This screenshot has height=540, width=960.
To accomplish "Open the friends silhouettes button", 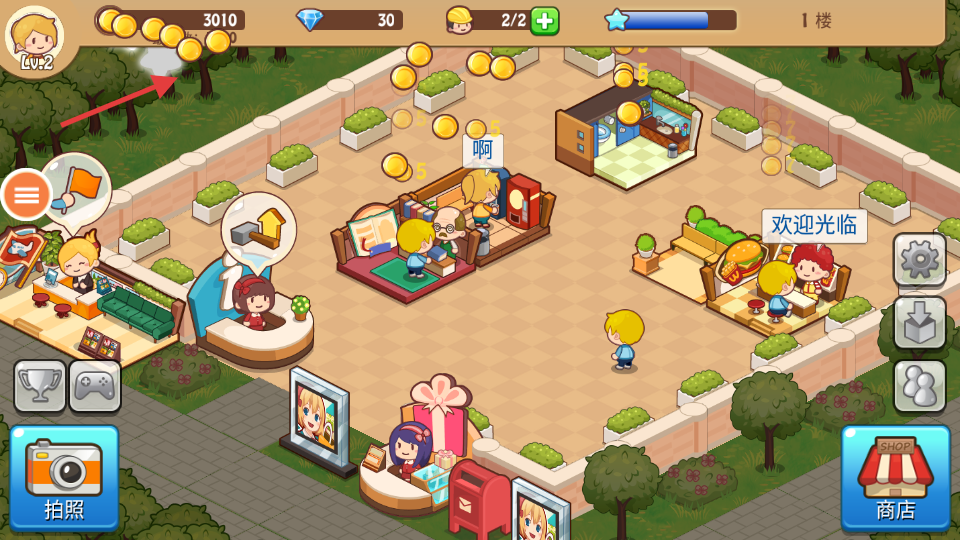I will [x=919, y=385].
